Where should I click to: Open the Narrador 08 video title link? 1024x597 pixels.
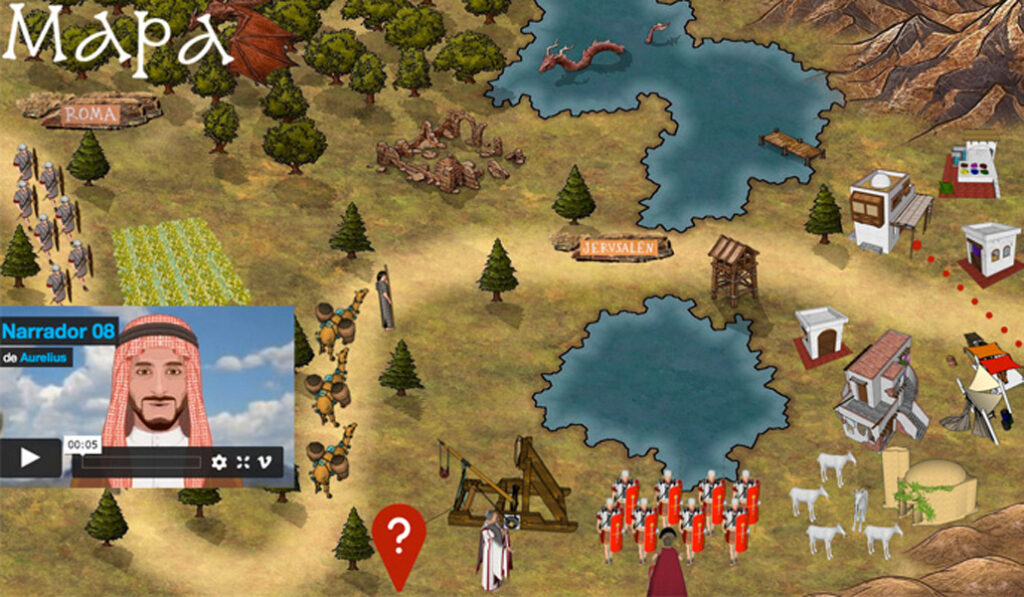point(59,329)
